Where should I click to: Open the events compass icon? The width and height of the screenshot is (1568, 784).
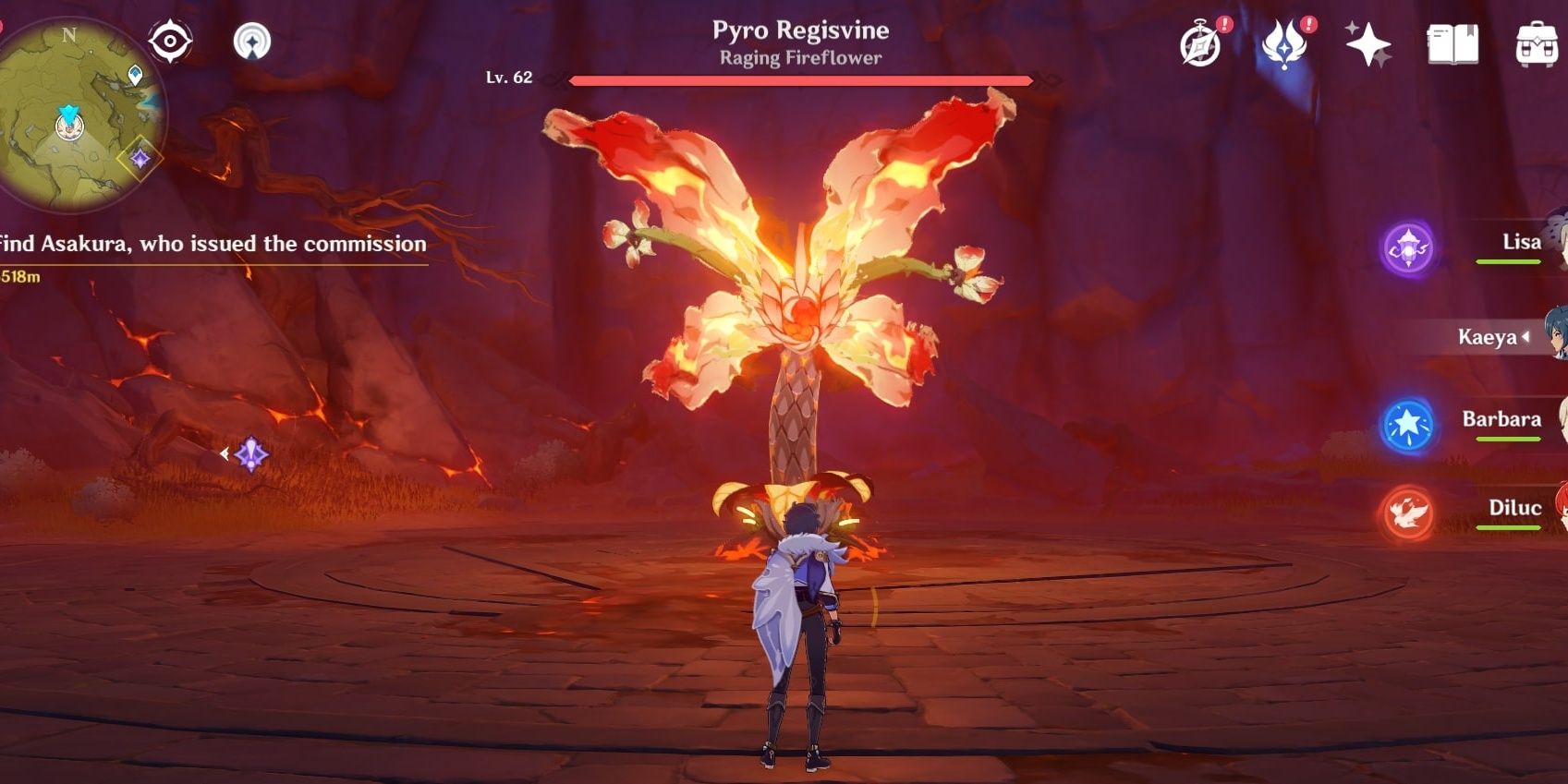click(x=1200, y=44)
